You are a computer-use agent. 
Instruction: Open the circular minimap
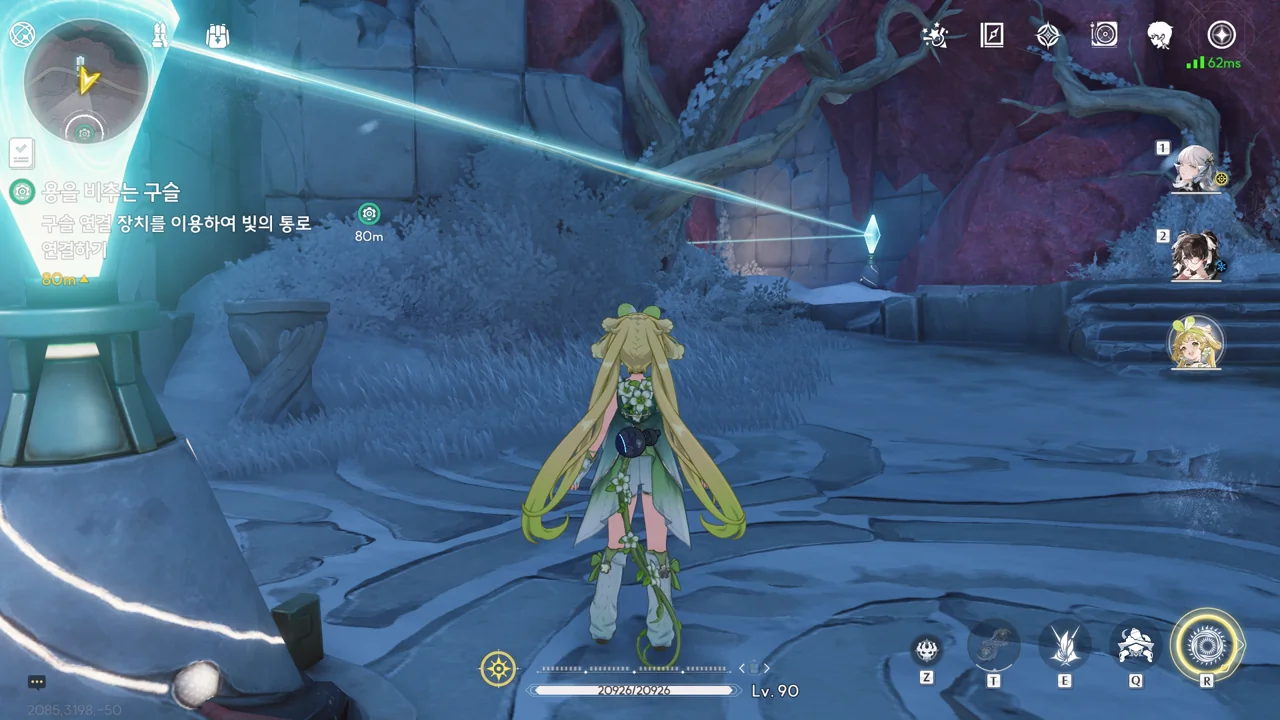pyautogui.click(x=86, y=82)
